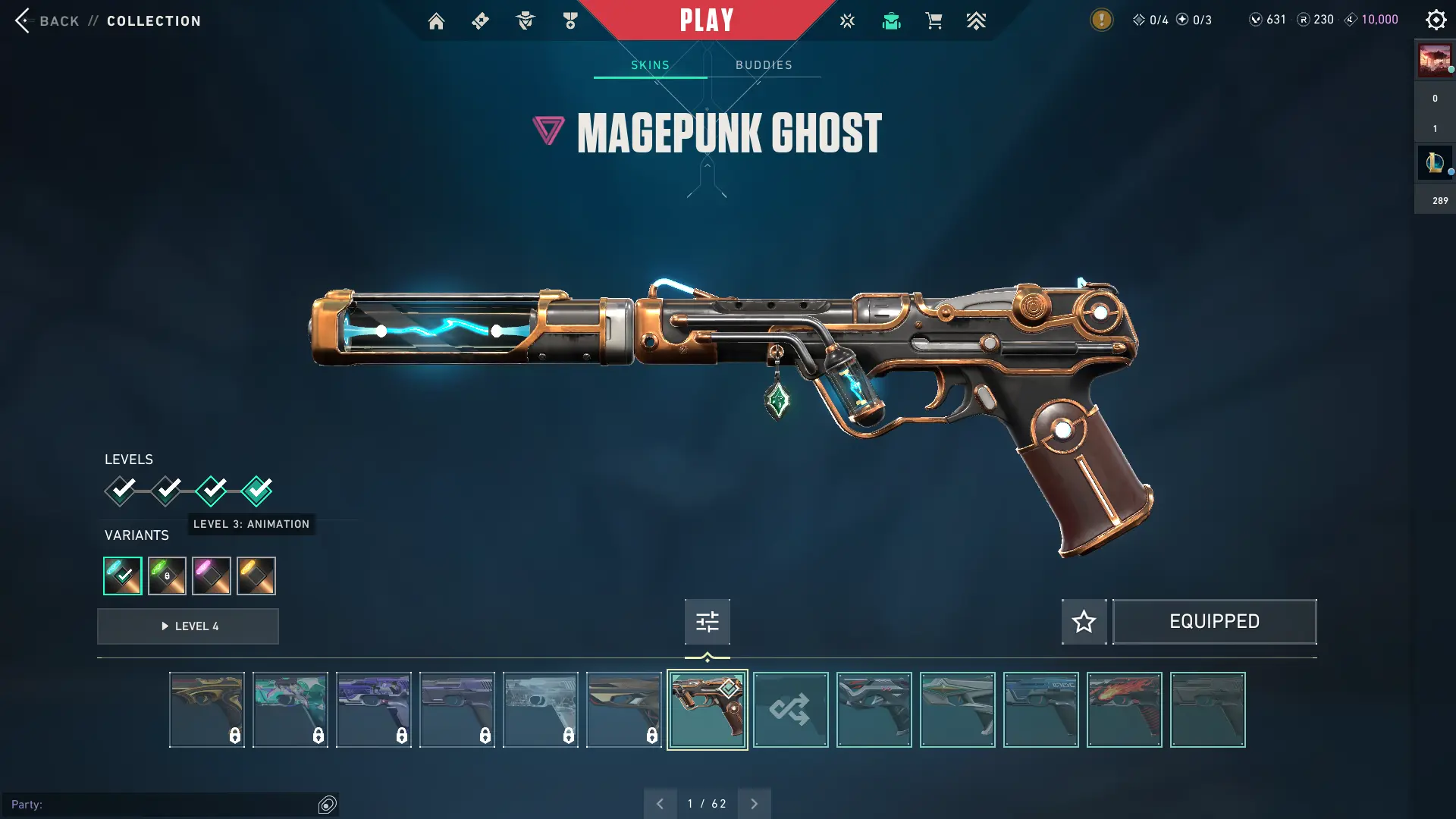Go to the next skins page
This screenshot has height=819, width=1456.
[x=754, y=804]
